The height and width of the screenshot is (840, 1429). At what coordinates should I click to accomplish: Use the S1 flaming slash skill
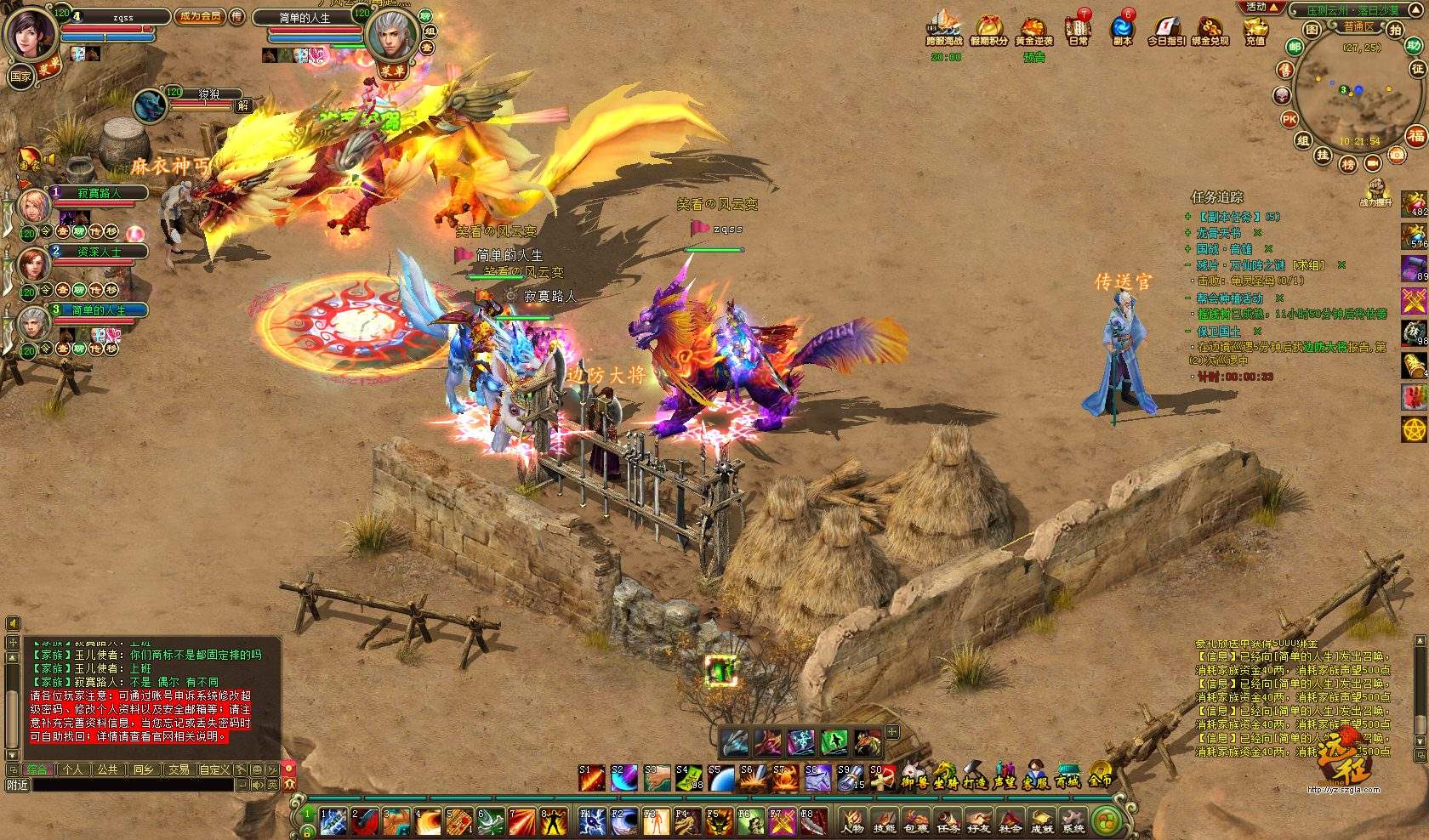click(x=591, y=777)
